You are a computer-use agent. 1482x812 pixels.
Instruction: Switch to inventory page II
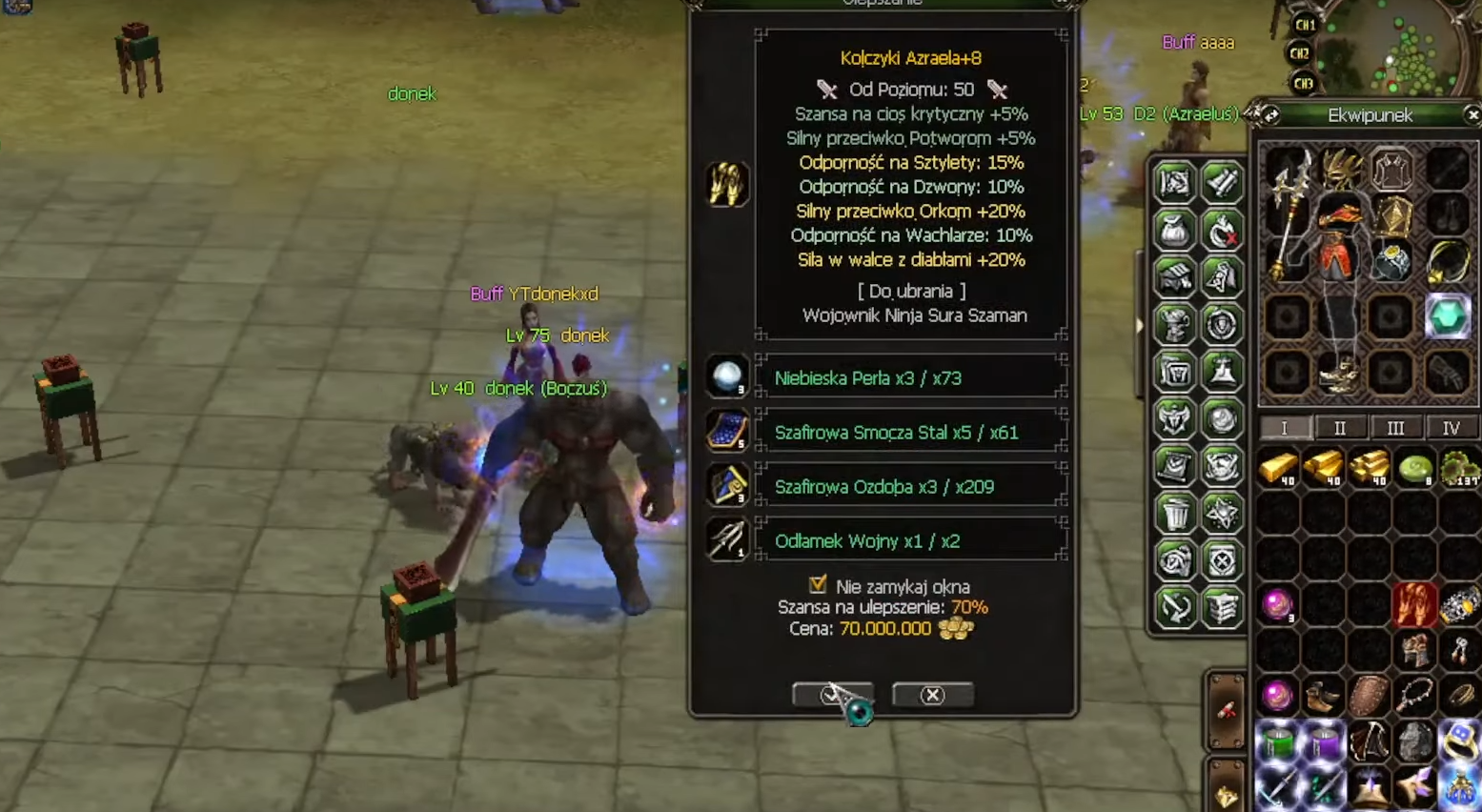1340,428
